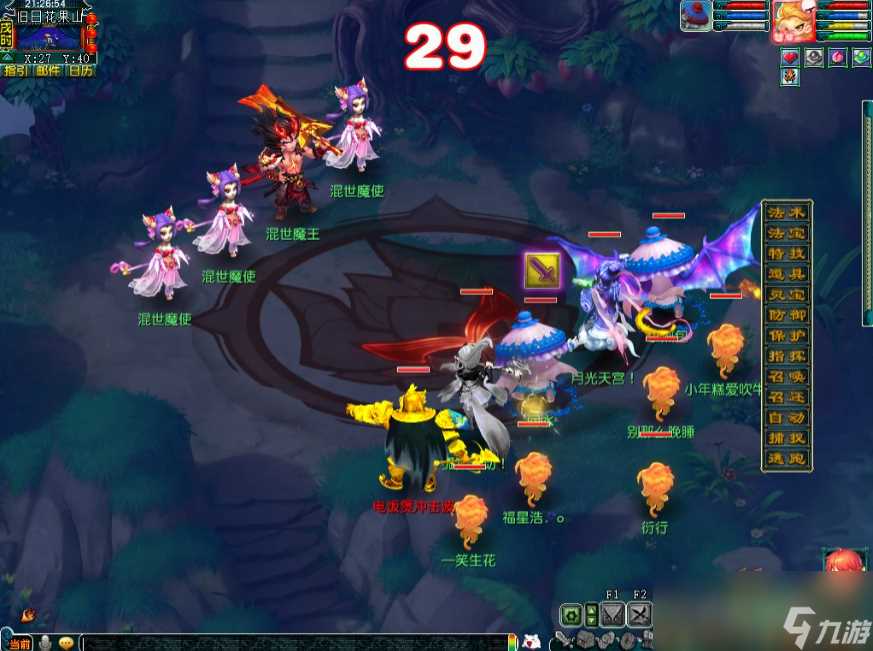Open the 日历 calendar button
Viewport: 873px width, 651px height.
[x=80, y=70]
